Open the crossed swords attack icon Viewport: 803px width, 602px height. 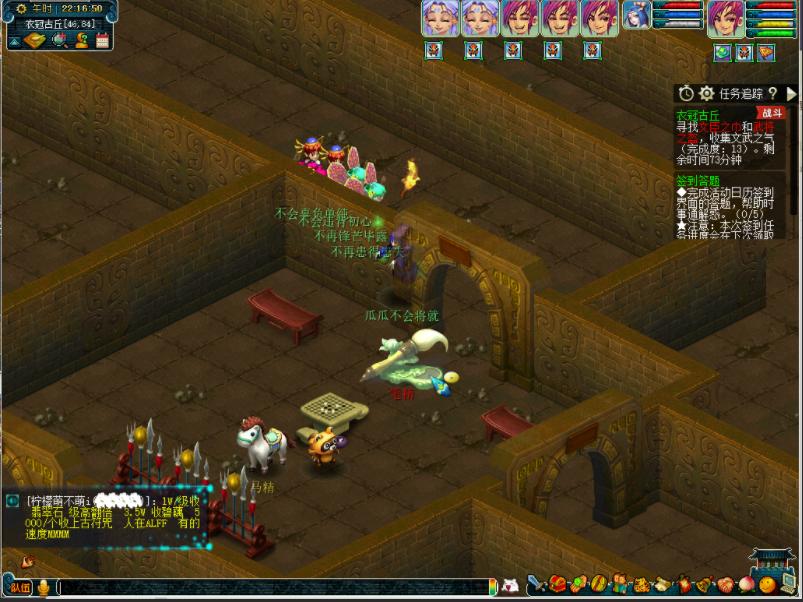[537, 583]
